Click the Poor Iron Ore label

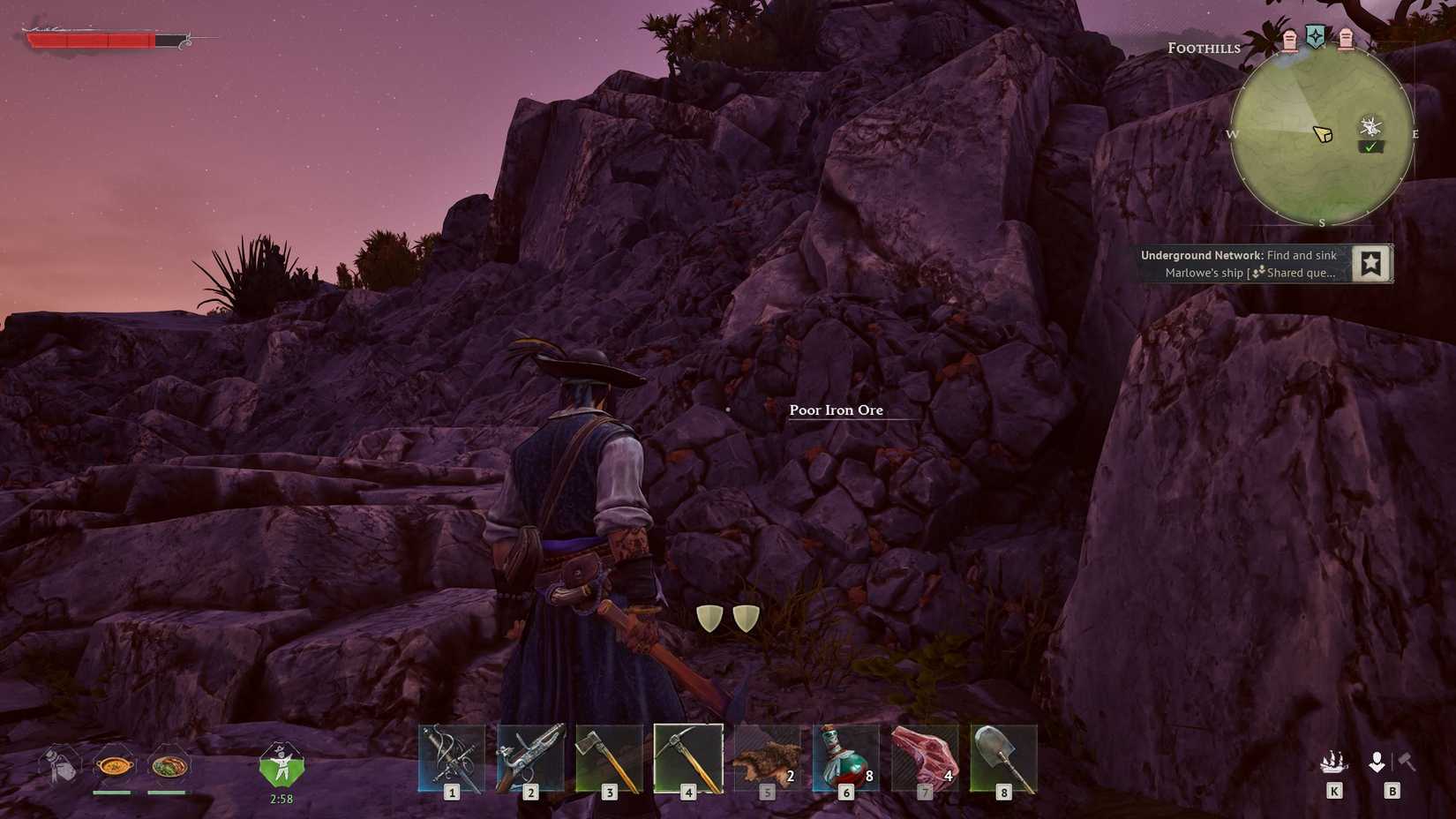[x=837, y=410]
